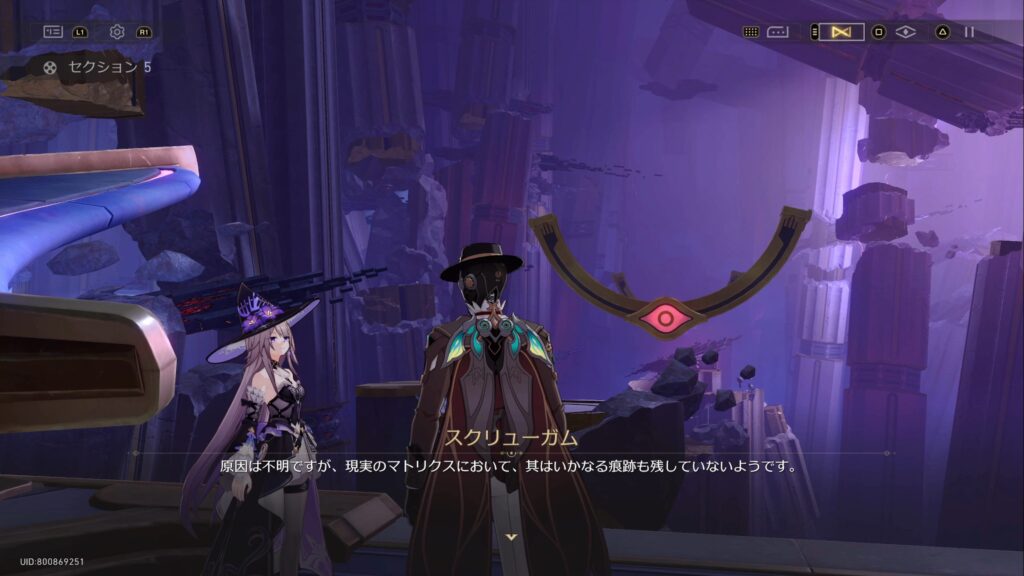This screenshot has height=576, width=1024.
Task: Open the dialogue log list icon
Action: pos(53,32)
